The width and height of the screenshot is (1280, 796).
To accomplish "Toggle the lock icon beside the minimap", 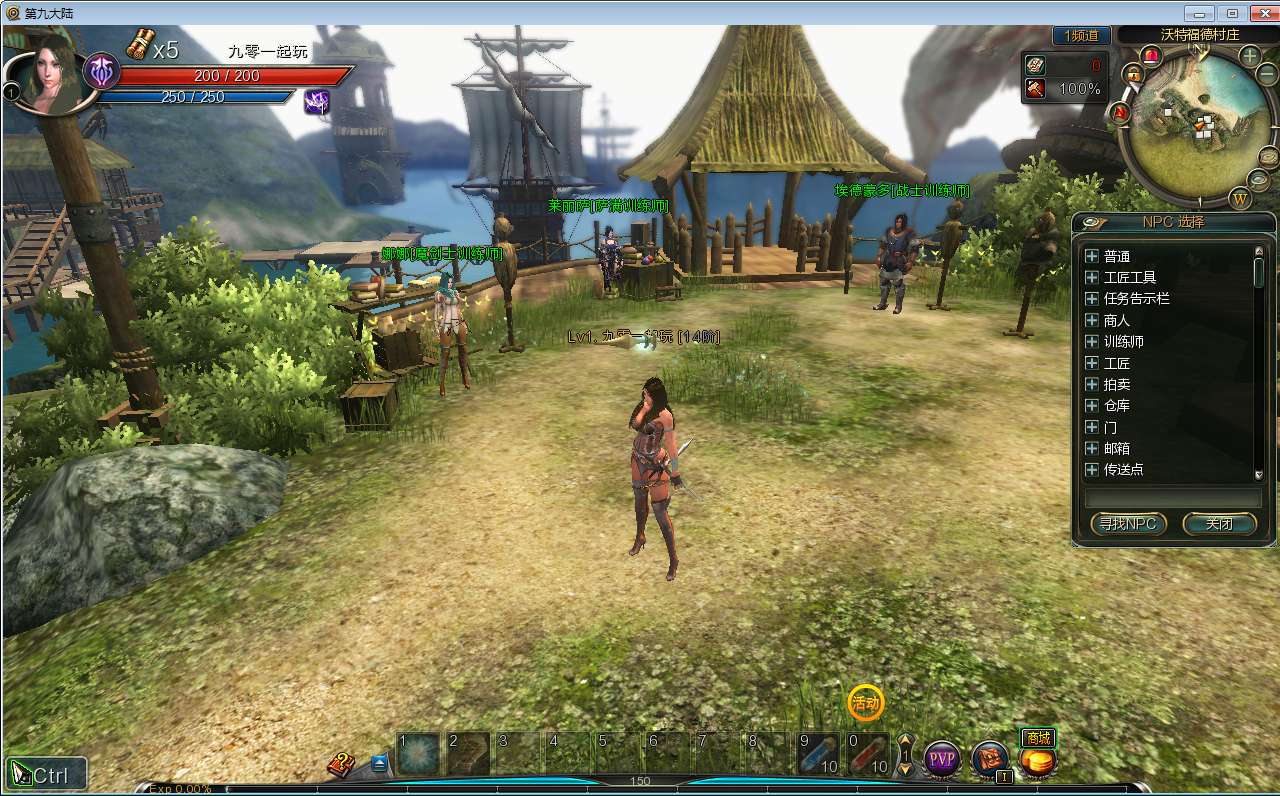I will [x=1135, y=74].
